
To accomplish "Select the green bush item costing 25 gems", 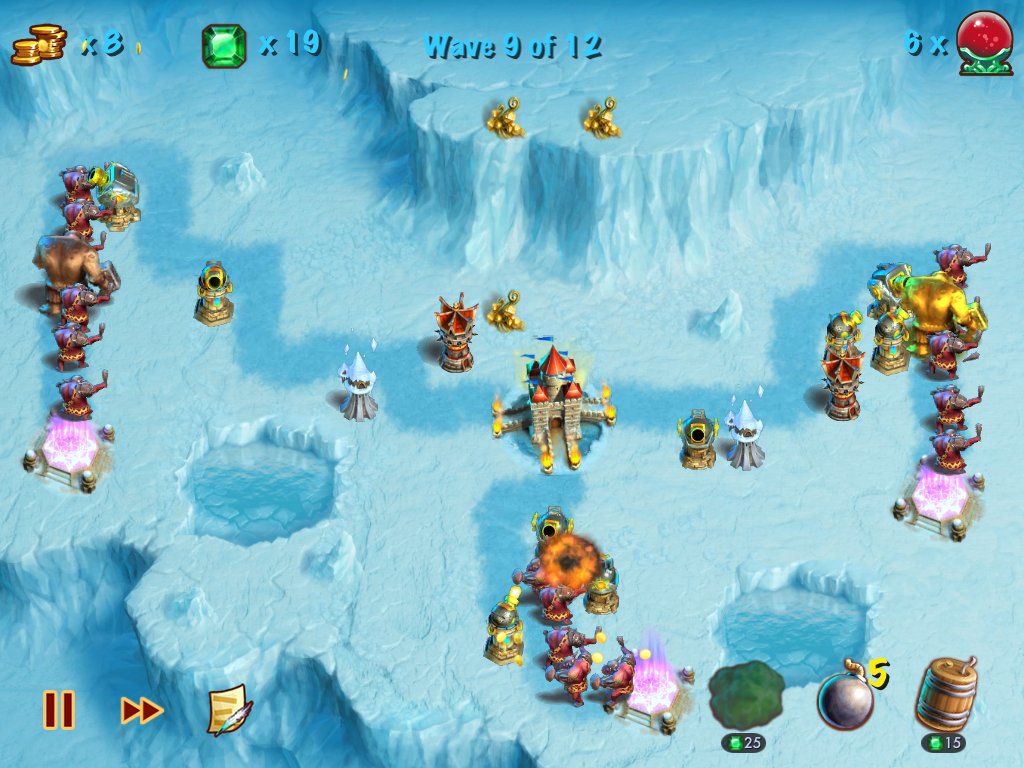I will 746,696.
